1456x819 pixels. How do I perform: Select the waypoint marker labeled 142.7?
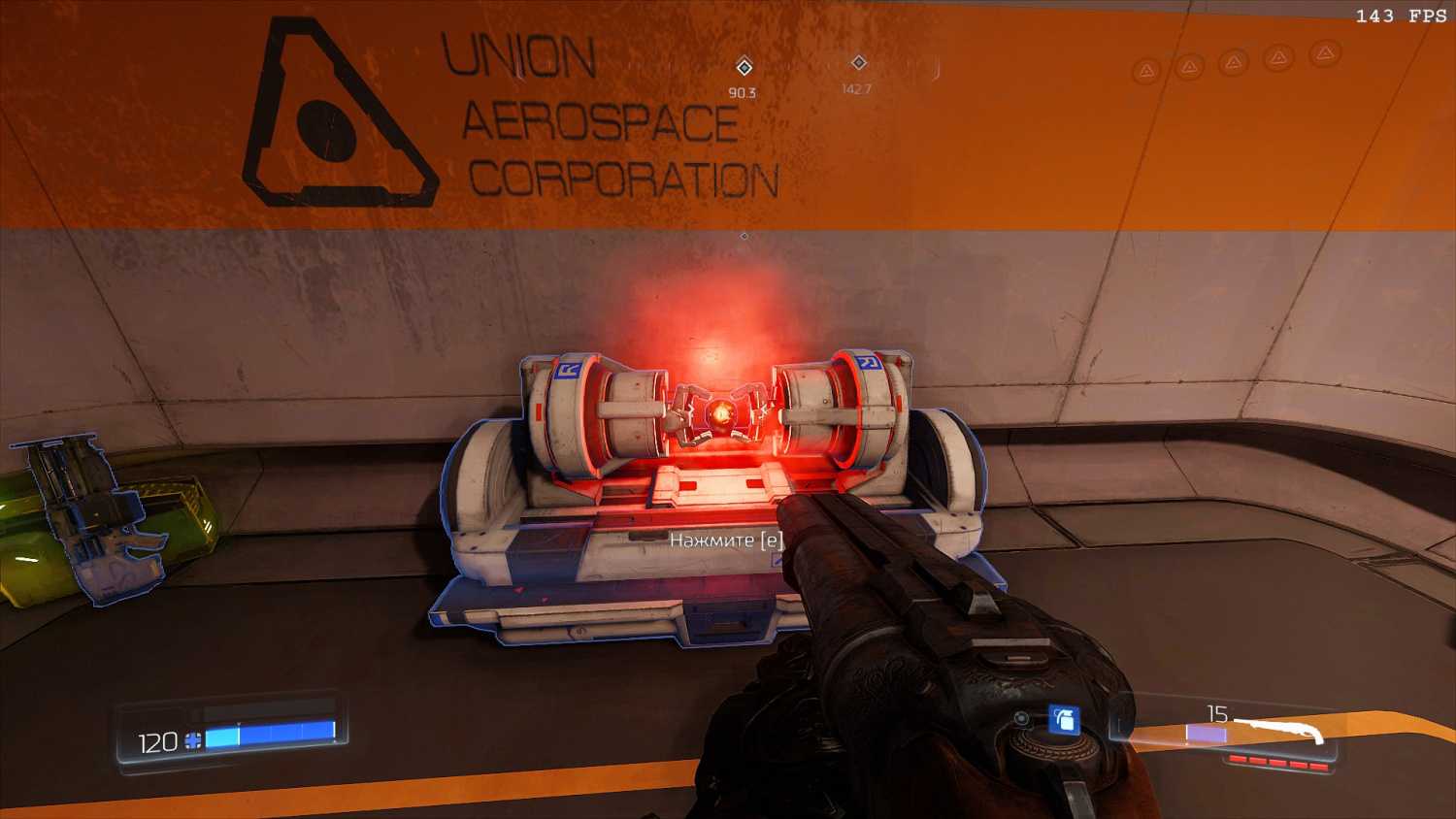858,63
